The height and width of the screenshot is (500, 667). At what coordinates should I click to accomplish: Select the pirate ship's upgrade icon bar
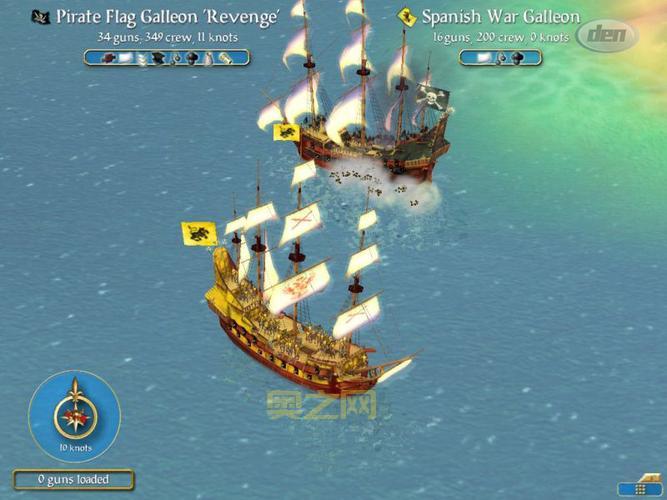(x=166, y=57)
